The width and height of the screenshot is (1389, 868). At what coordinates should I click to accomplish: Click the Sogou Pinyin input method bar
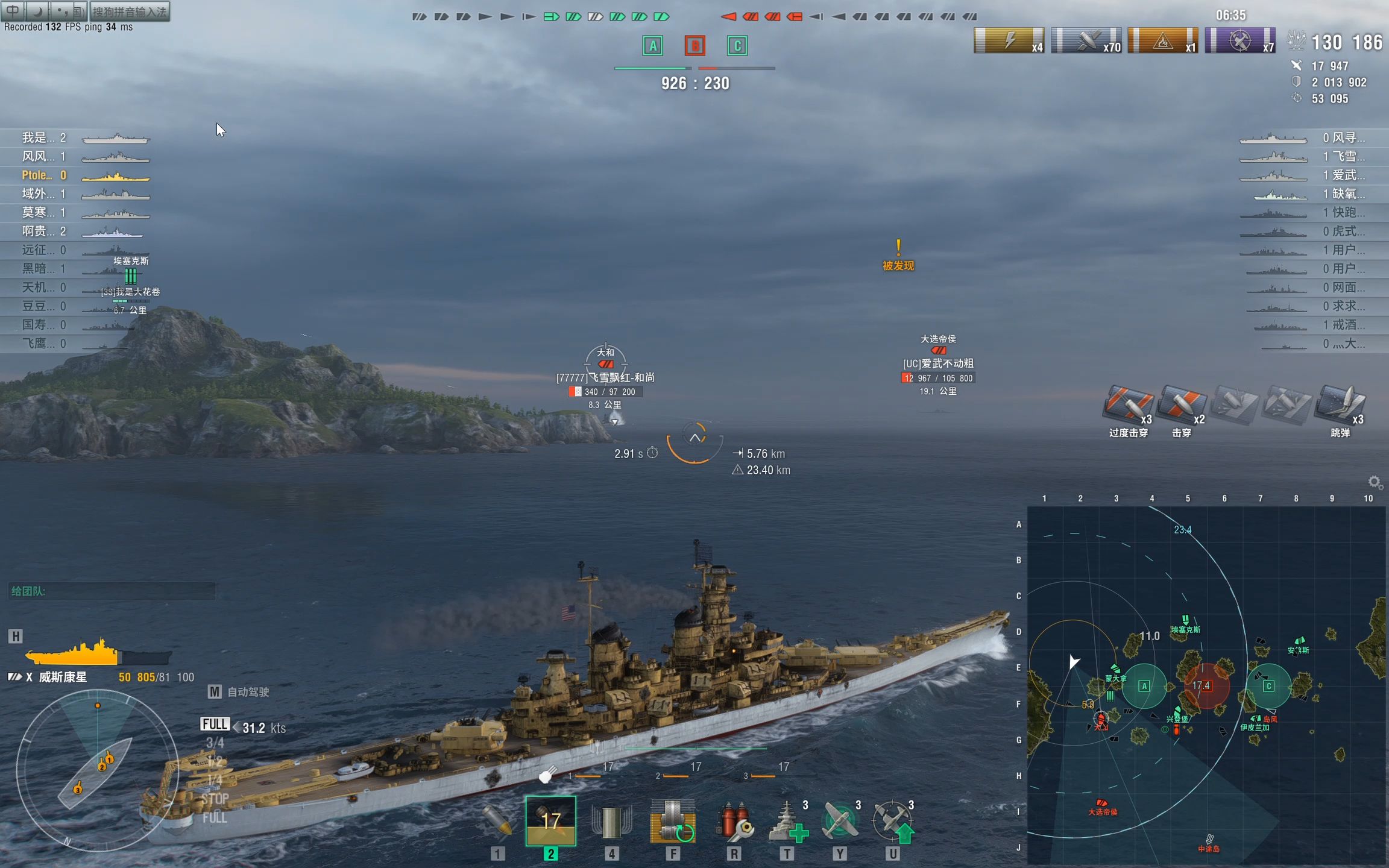(x=129, y=11)
